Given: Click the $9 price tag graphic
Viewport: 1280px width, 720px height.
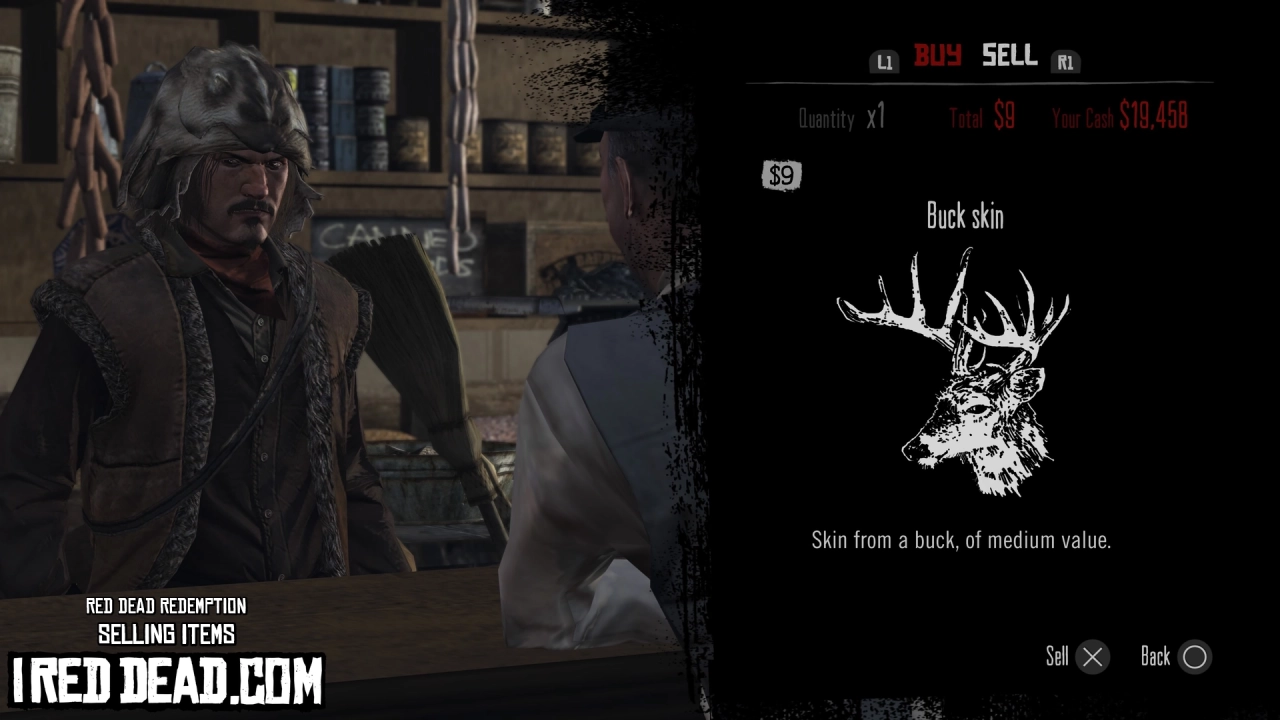Looking at the screenshot, I should (782, 174).
